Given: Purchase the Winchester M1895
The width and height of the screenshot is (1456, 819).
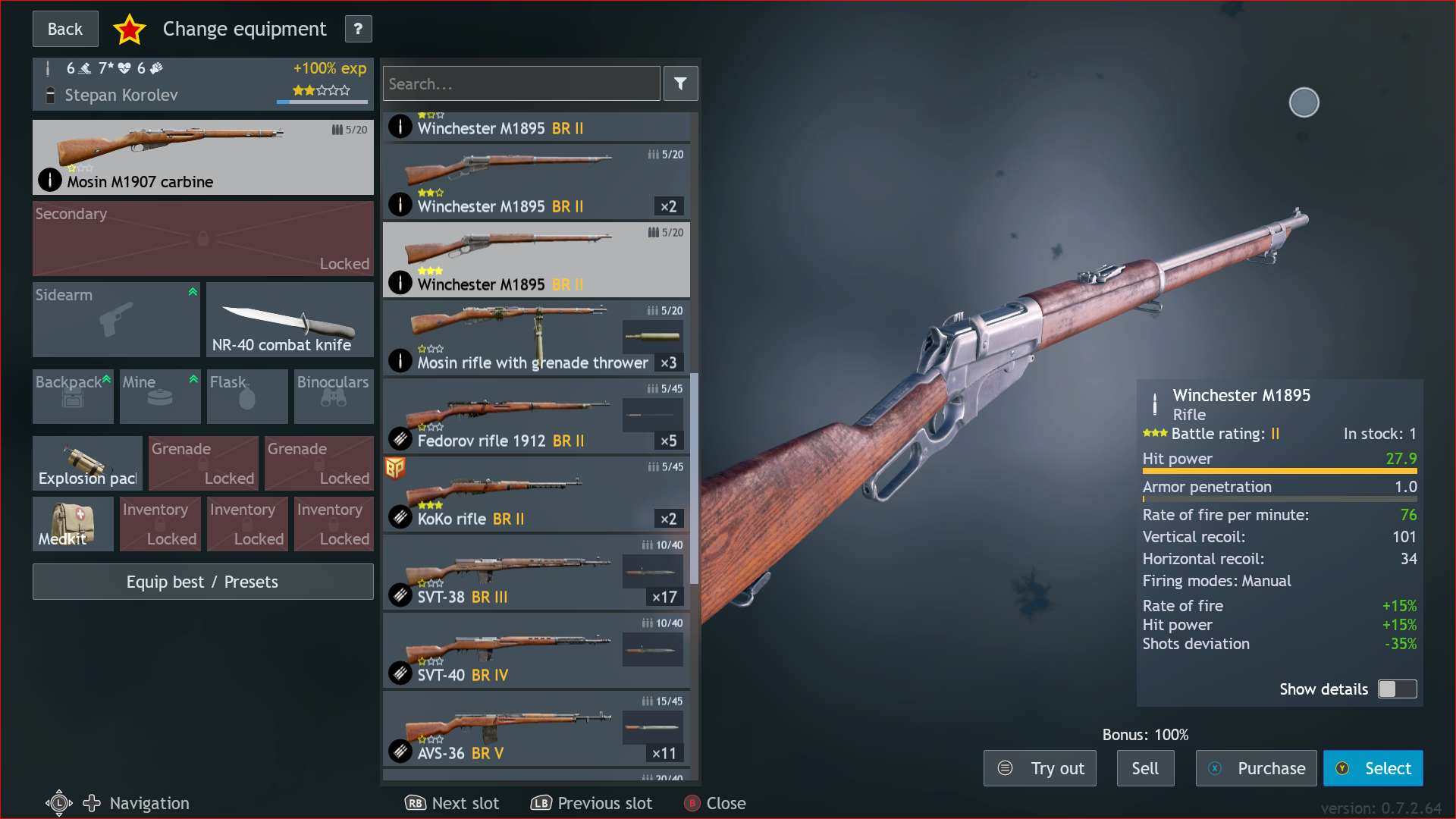Looking at the screenshot, I should pyautogui.click(x=1256, y=767).
